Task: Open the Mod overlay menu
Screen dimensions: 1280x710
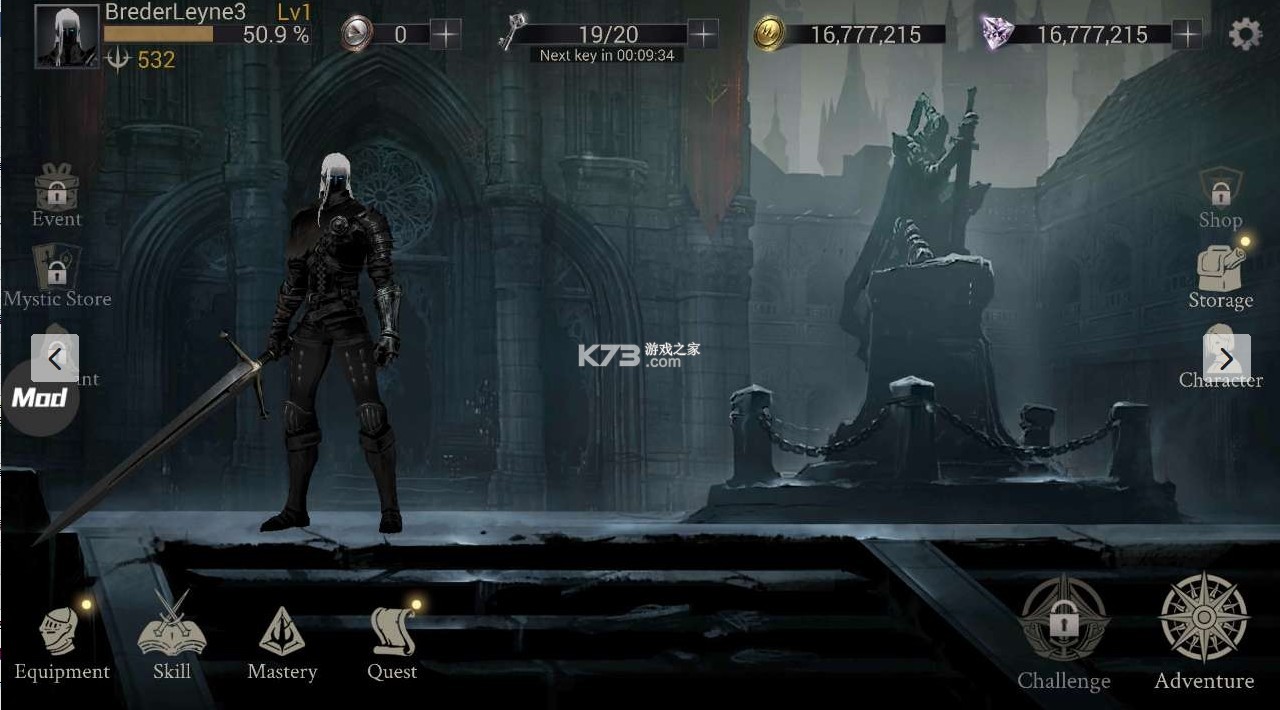Action: 38,398
